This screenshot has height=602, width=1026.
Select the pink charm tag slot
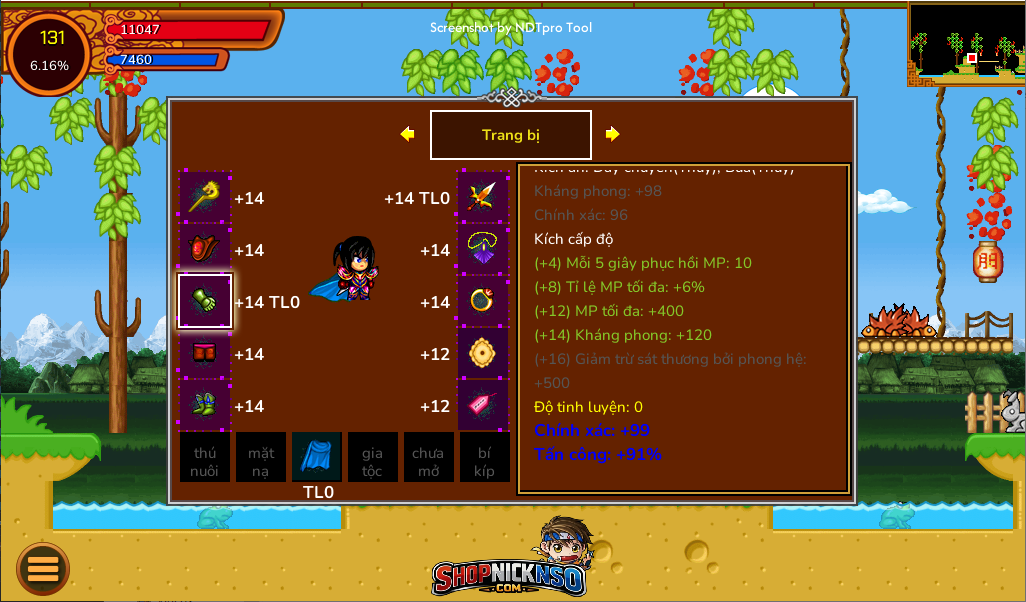(483, 405)
